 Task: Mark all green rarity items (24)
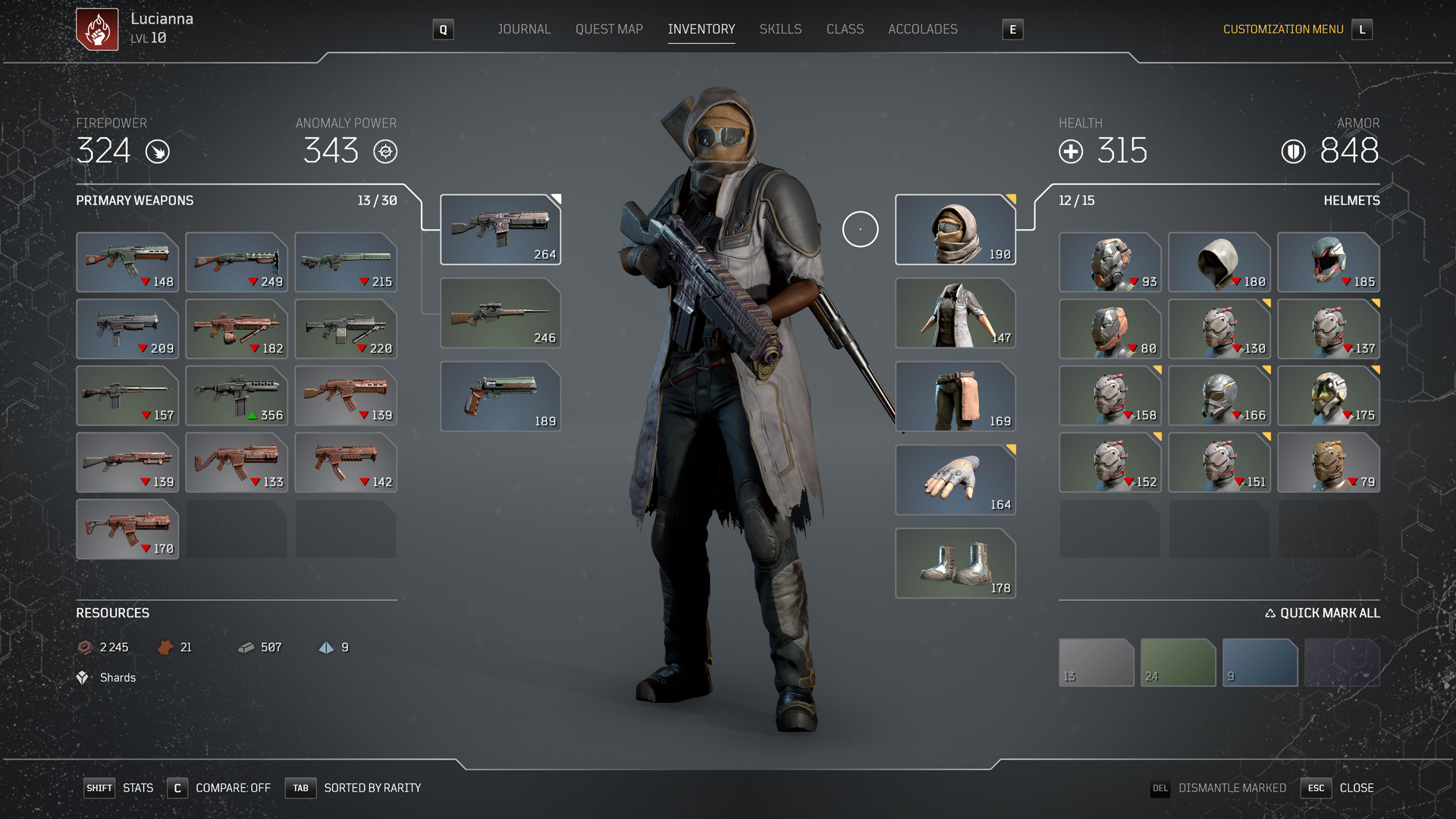pos(1178,663)
